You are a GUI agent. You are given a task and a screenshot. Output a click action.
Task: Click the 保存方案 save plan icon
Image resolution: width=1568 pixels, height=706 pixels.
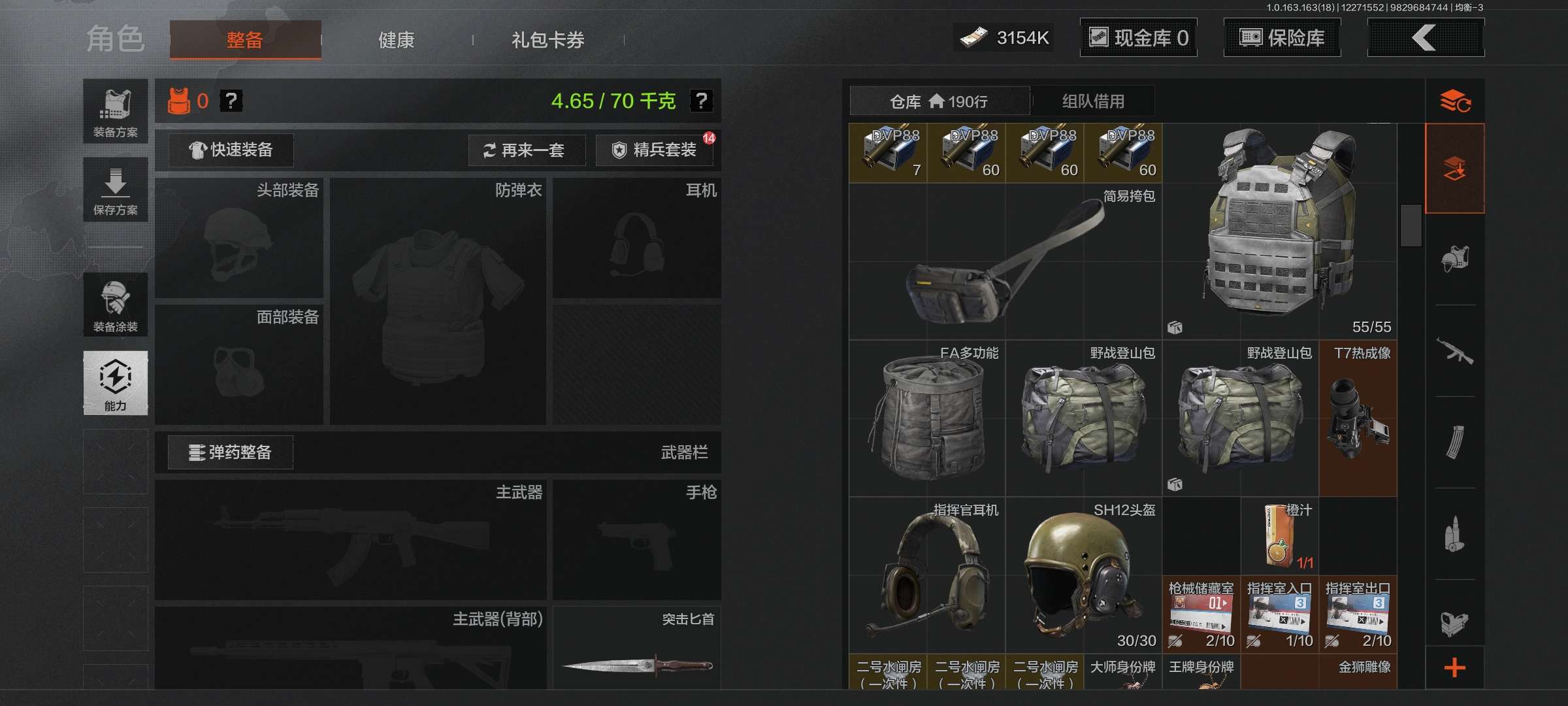point(115,190)
